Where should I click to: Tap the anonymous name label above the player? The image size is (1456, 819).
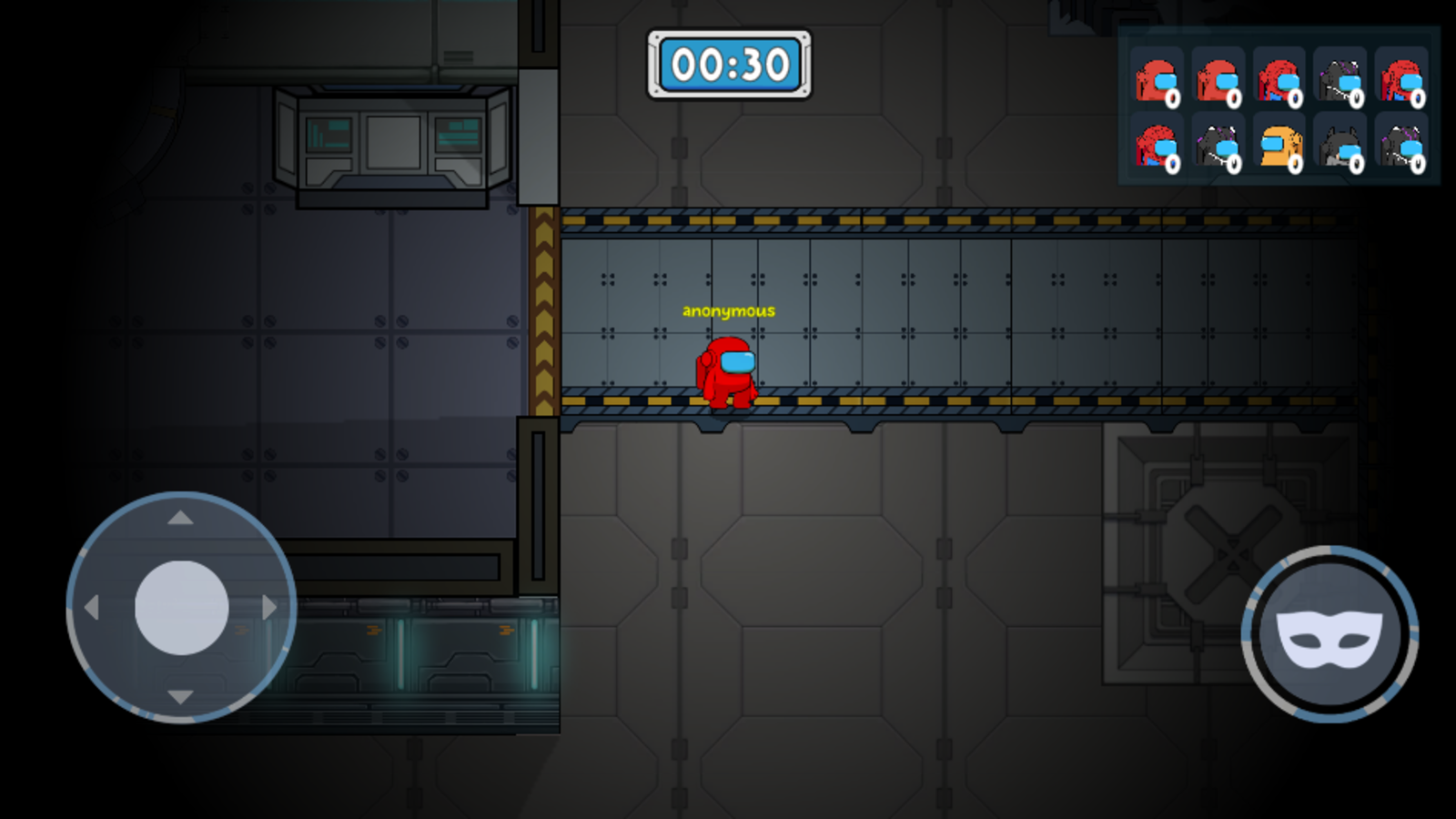point(728,310)
